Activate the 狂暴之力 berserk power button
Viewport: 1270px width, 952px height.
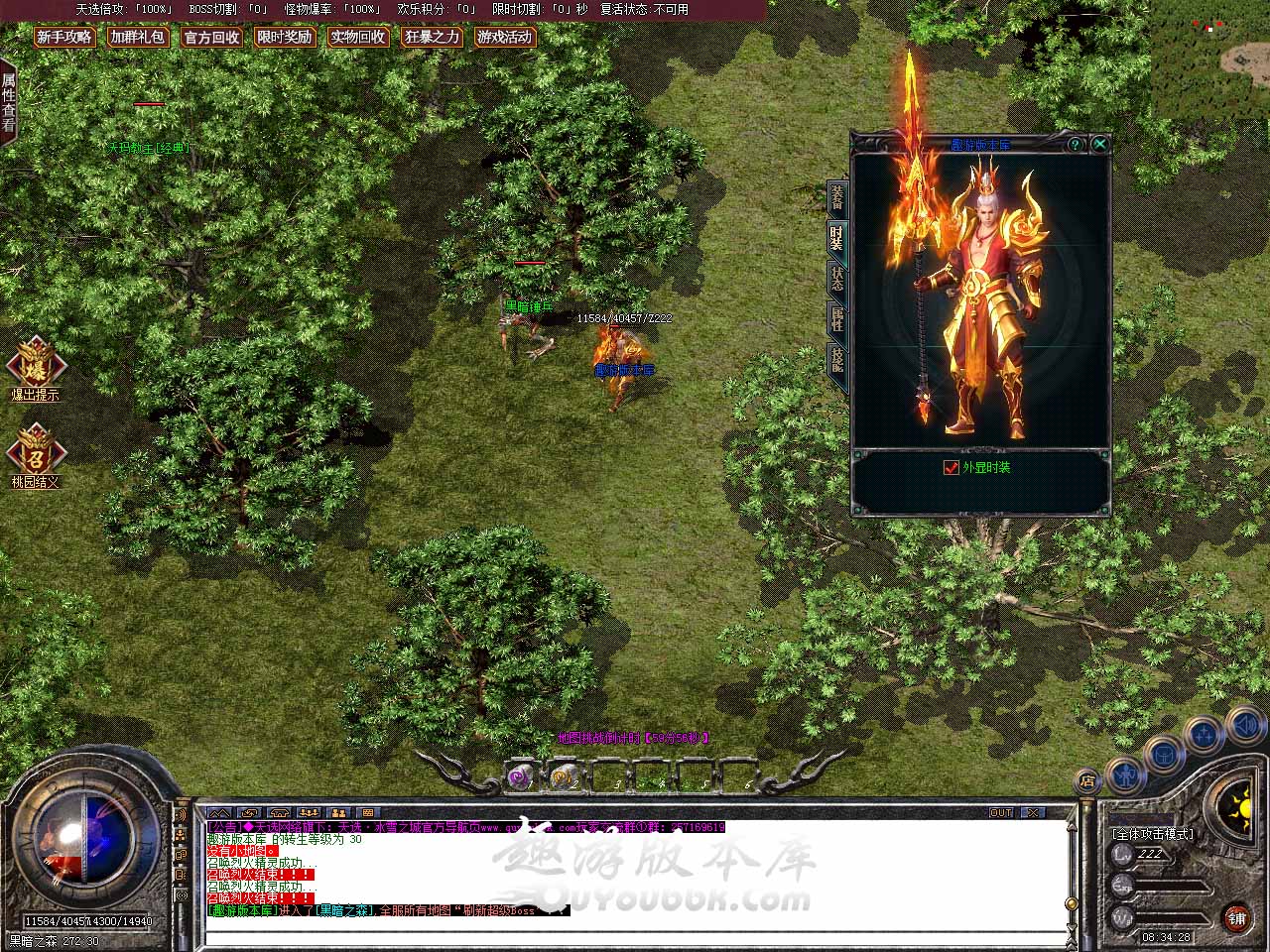[432, 38]
